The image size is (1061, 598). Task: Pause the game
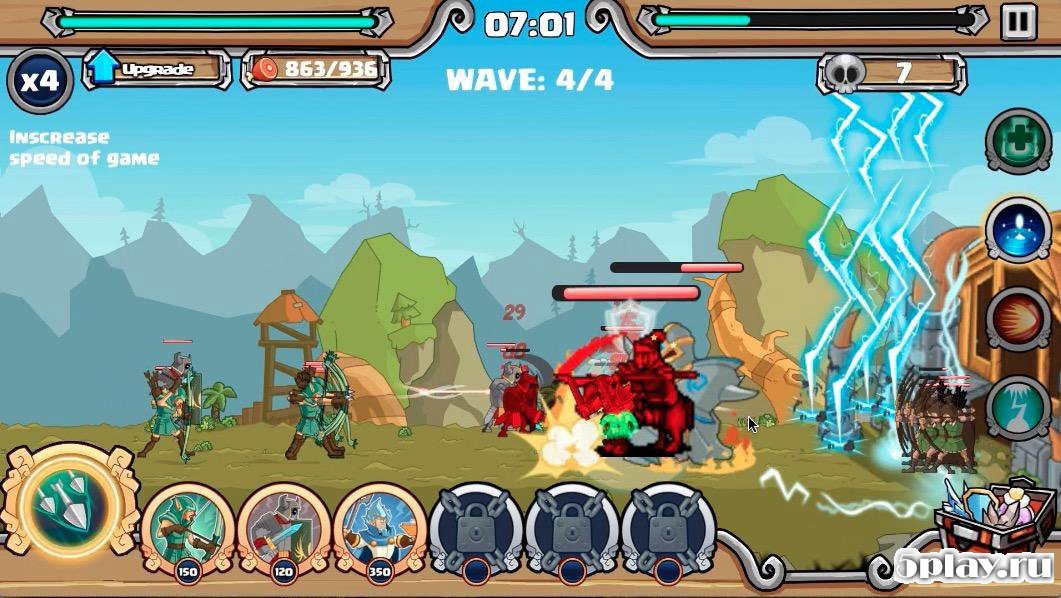click(x=1018, y=20)
